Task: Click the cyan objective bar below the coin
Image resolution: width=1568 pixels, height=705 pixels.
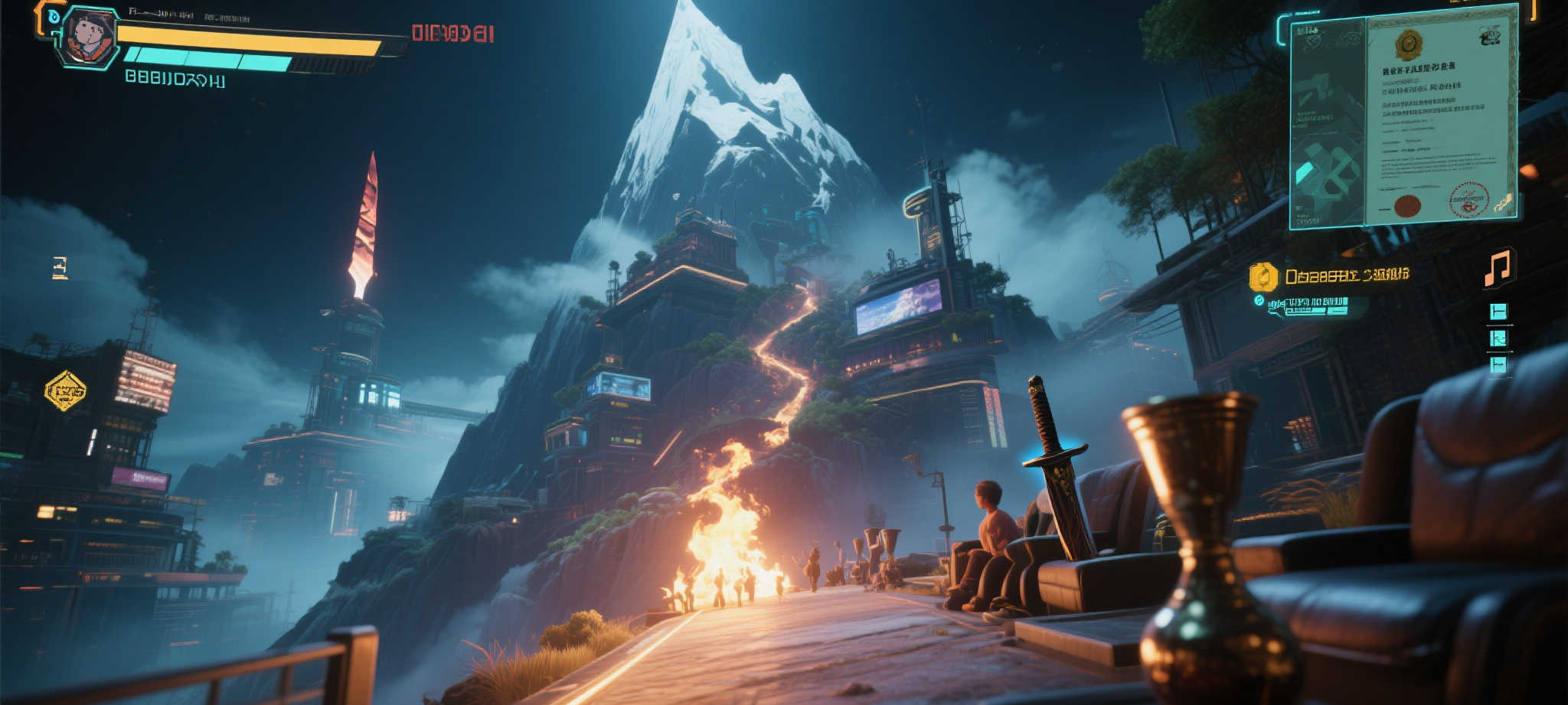Action: tap(1308, 306)
